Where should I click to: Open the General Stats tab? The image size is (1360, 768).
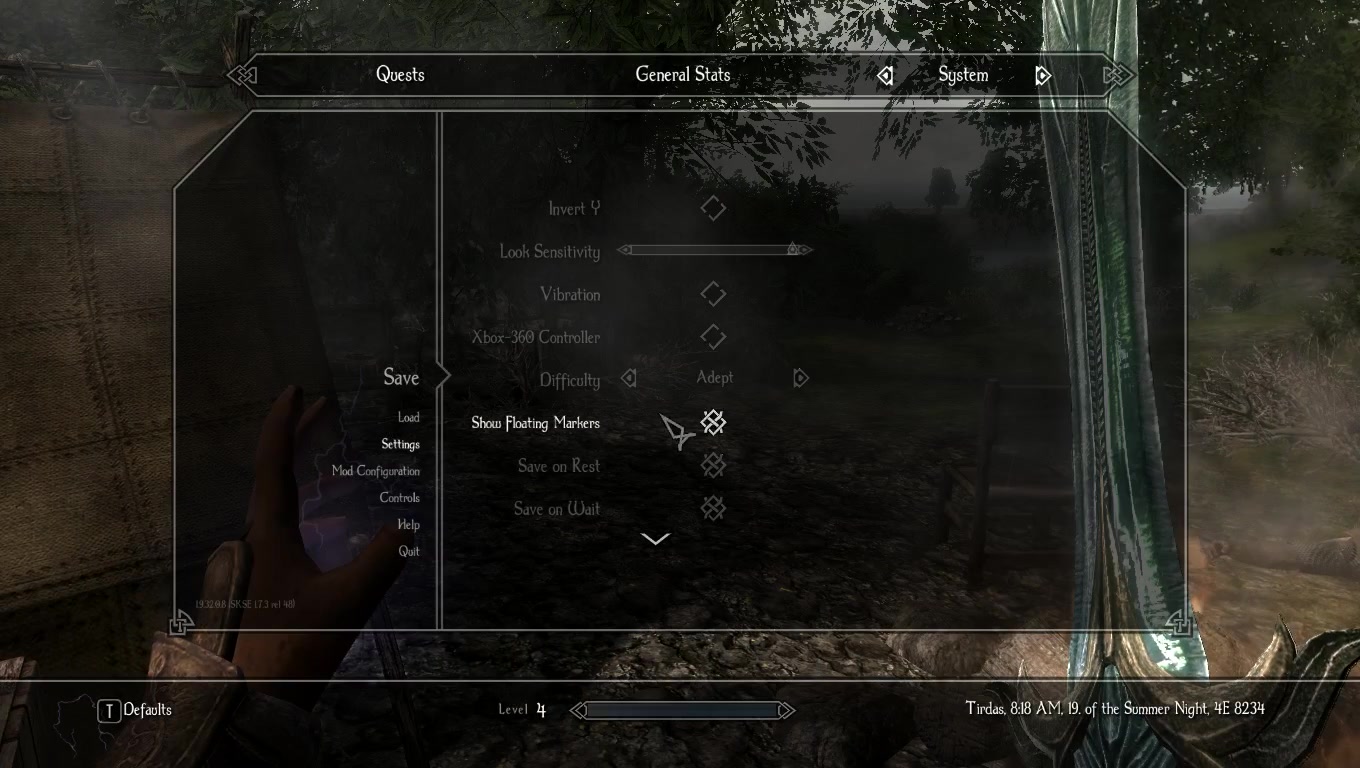(683, 75)
